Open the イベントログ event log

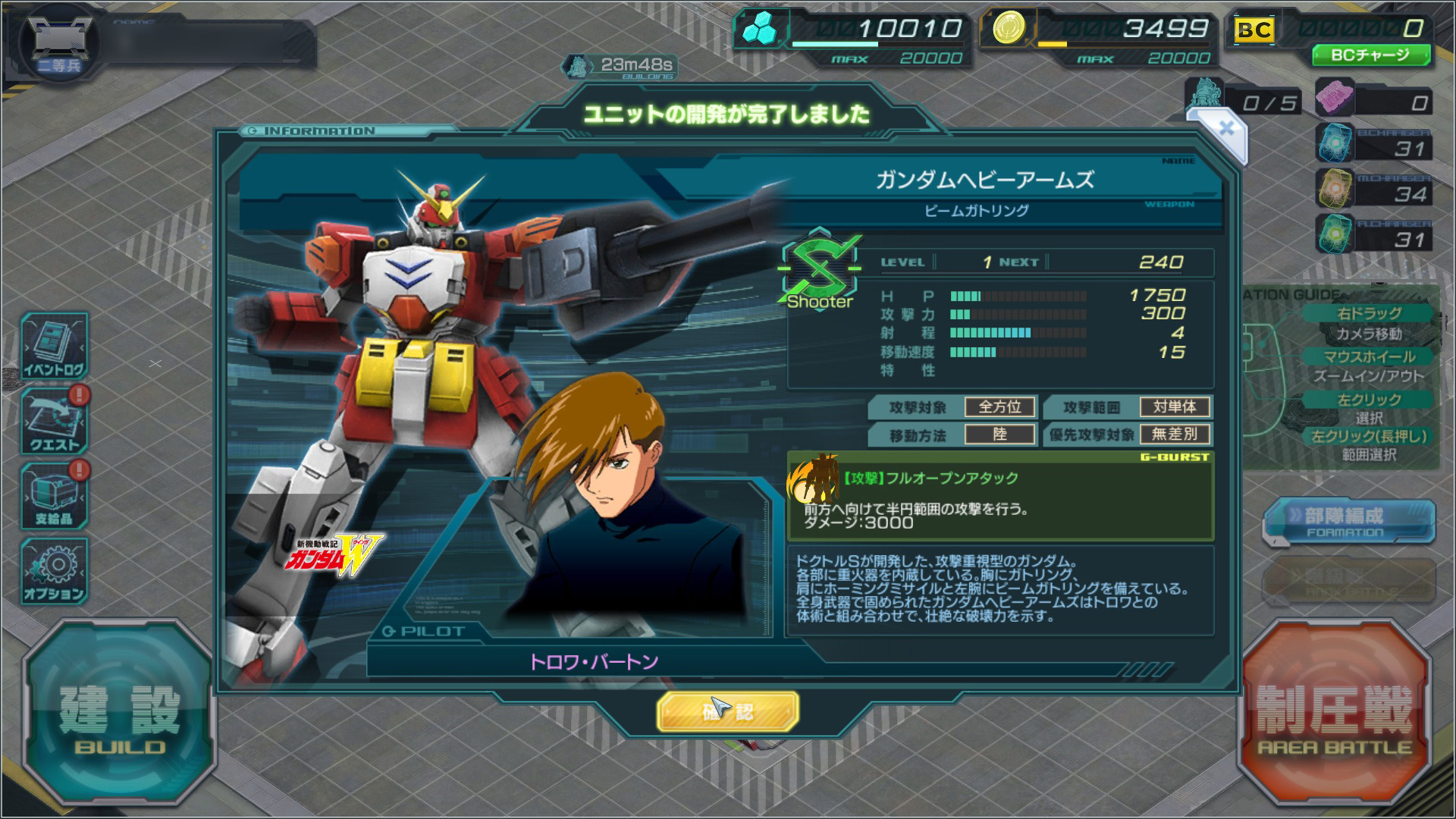coord(54,346)
